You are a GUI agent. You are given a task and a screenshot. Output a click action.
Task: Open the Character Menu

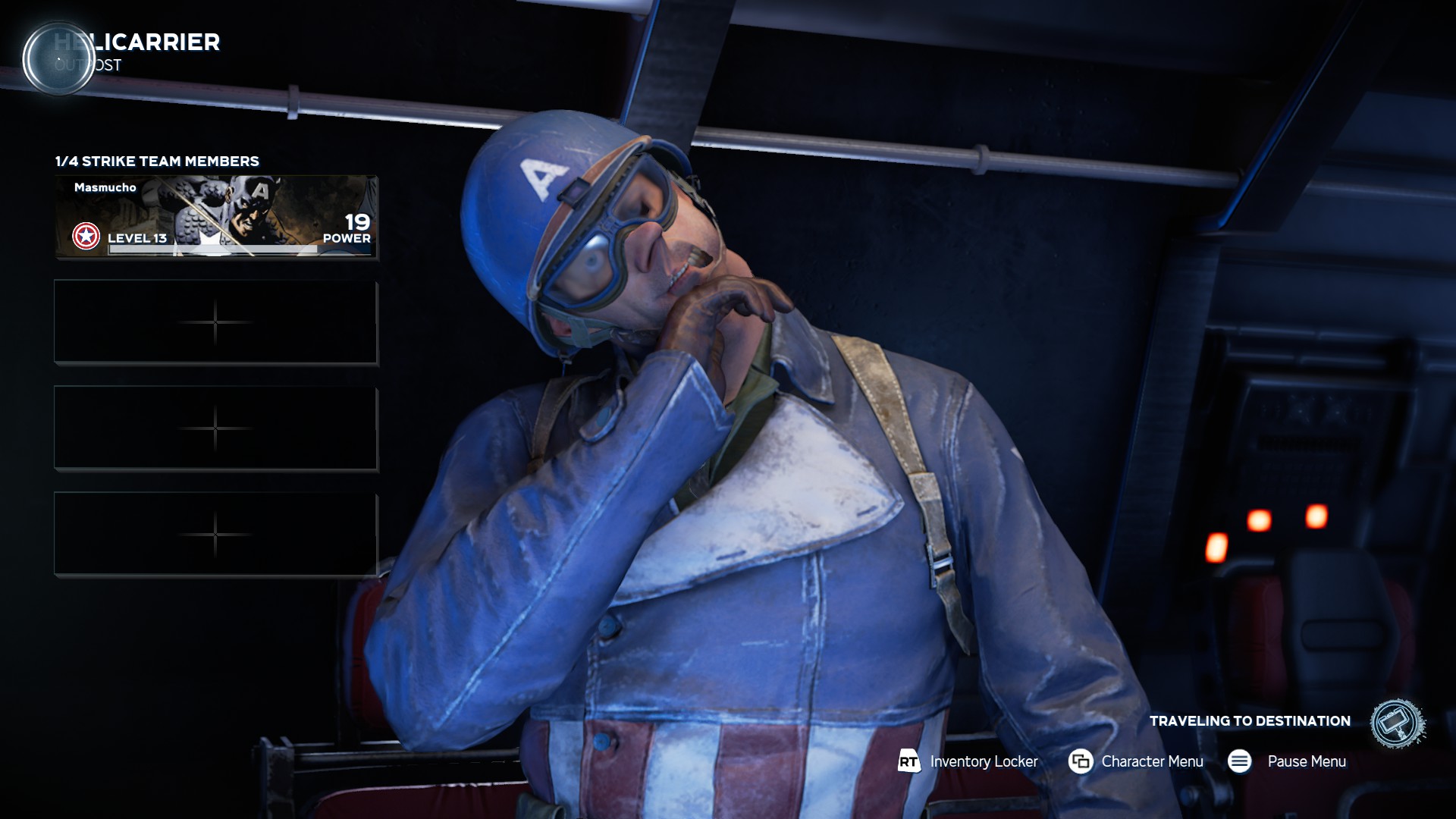pos(1136,761)
